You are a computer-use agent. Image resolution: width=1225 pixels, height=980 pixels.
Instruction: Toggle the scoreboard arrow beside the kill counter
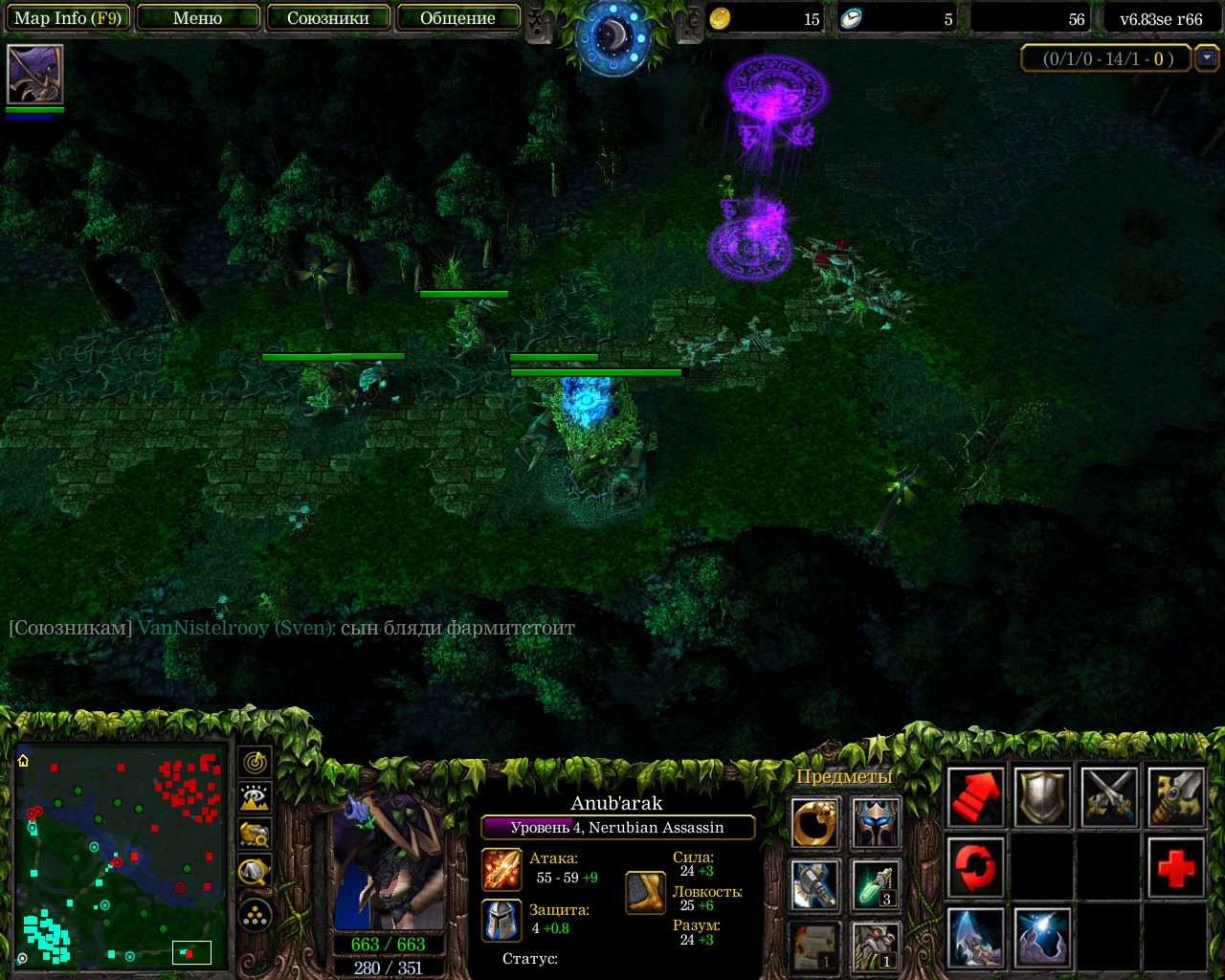tap(1207, 58)
